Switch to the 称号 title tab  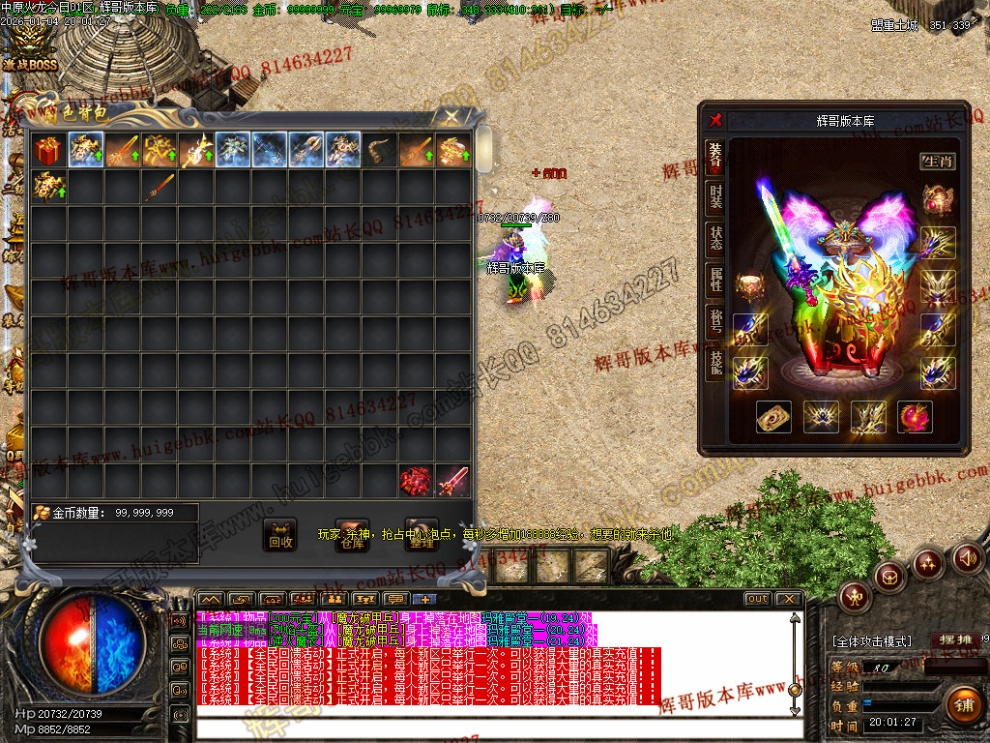tap(715, 321)
